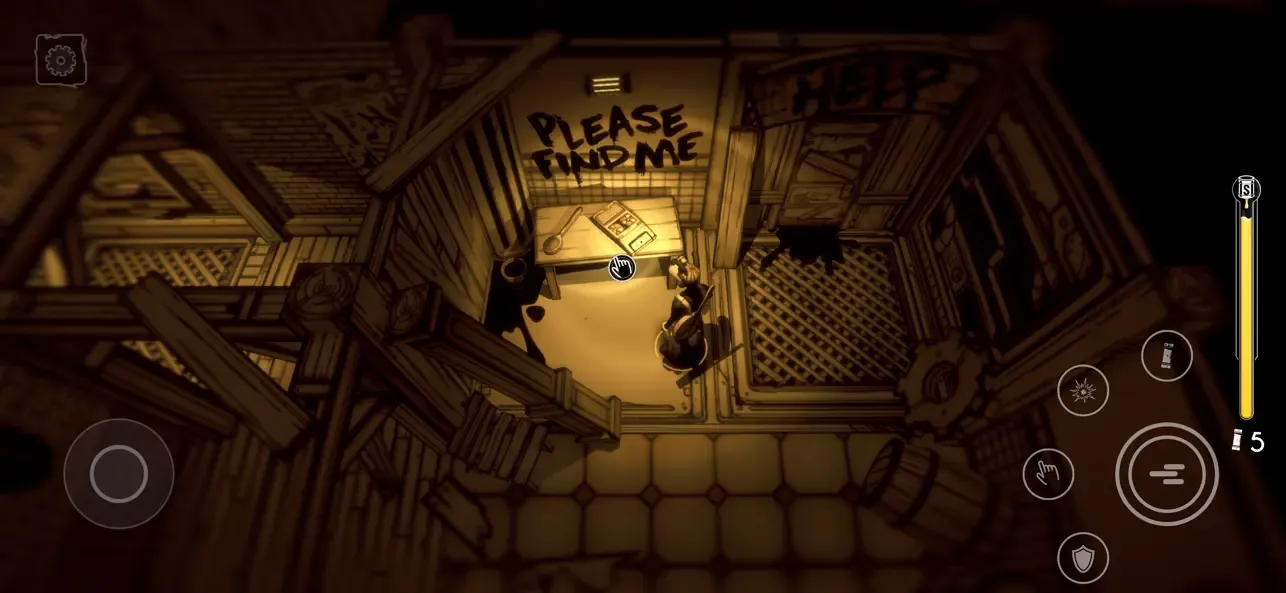This screenshot has width=1286, height=593.
Task: Open settings via the gear icon
Action: click(x=61, y=60)
